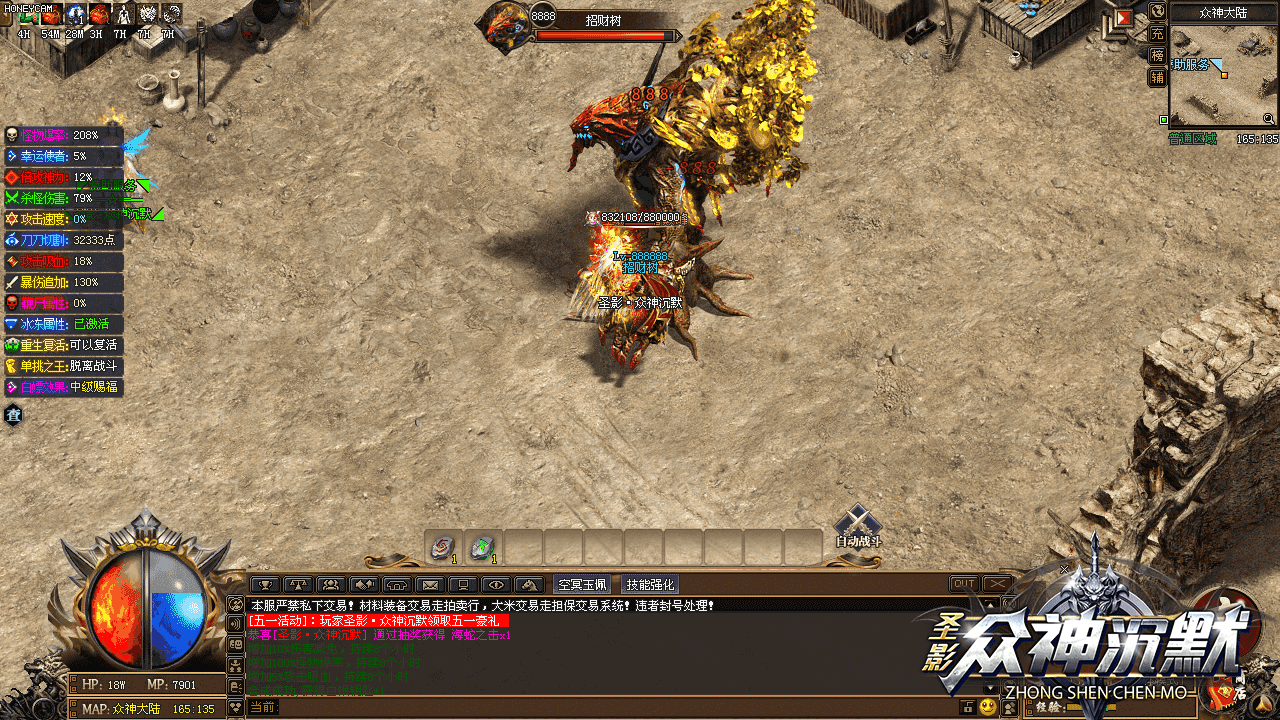This screenshot has width=1280, height=720.
Task: Toggle the 自动战斗 auto-battle button
Action: click(x=857, y=526)
